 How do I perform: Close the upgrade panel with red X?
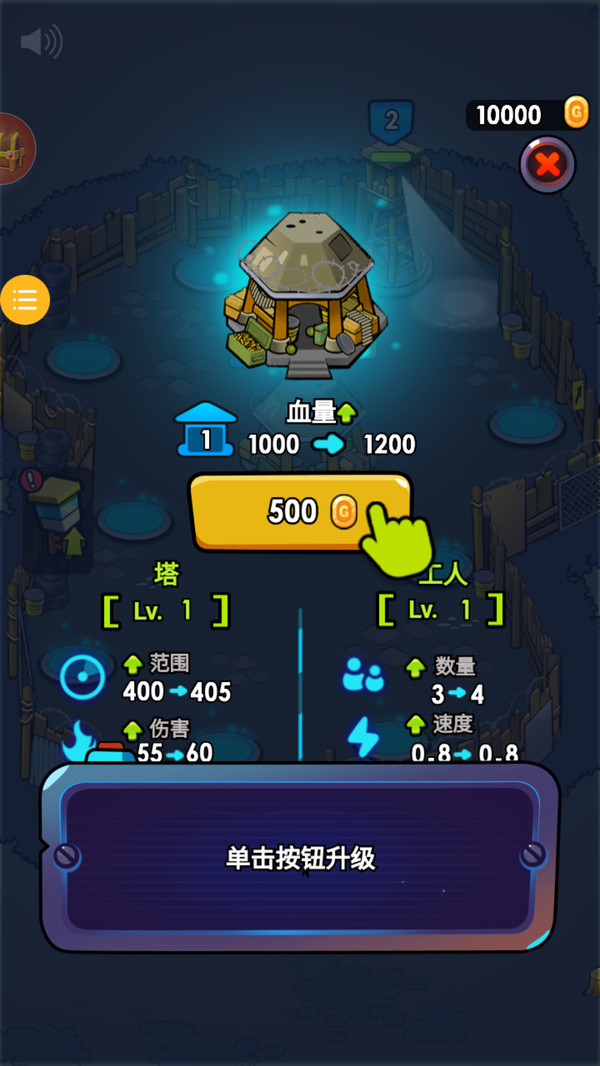547,164
